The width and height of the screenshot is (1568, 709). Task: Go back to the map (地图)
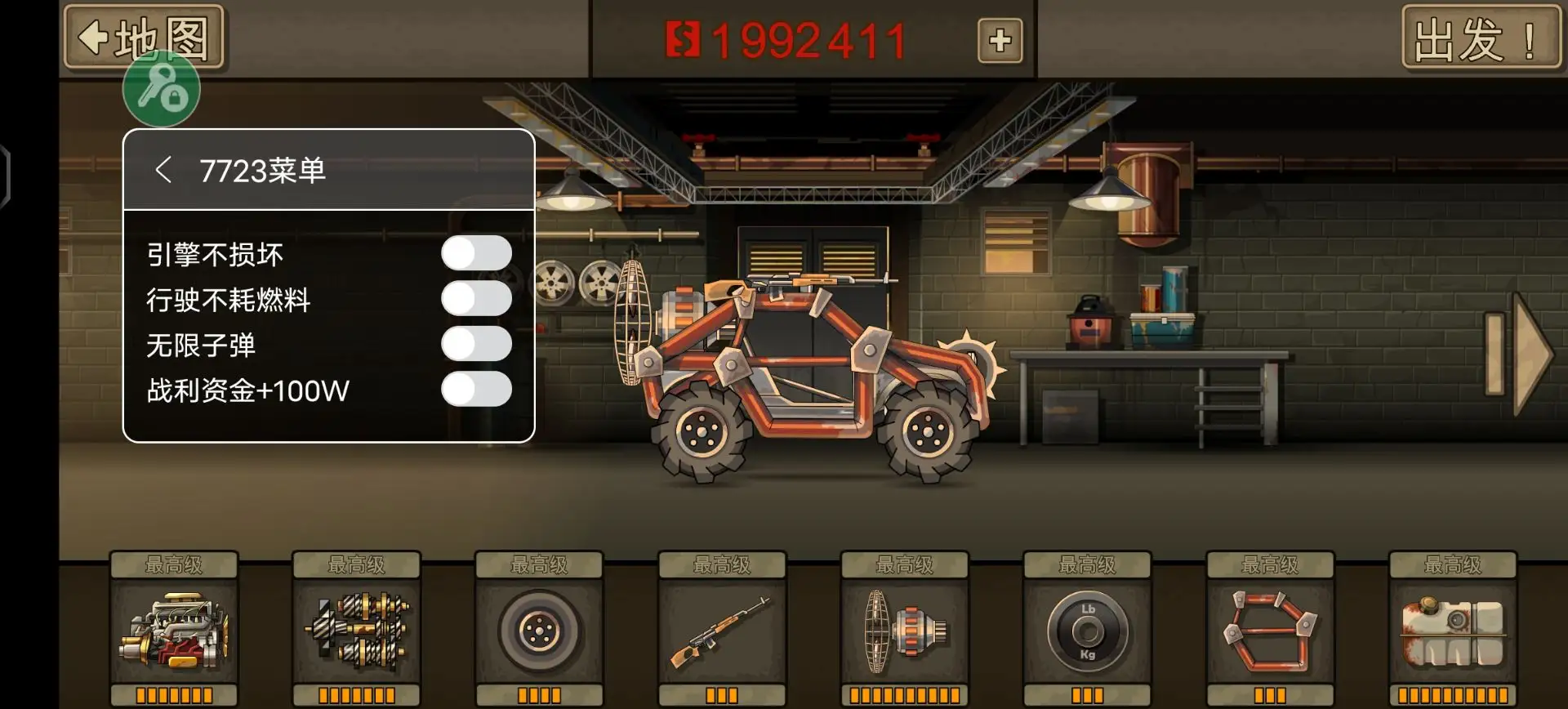coord(144,37)
